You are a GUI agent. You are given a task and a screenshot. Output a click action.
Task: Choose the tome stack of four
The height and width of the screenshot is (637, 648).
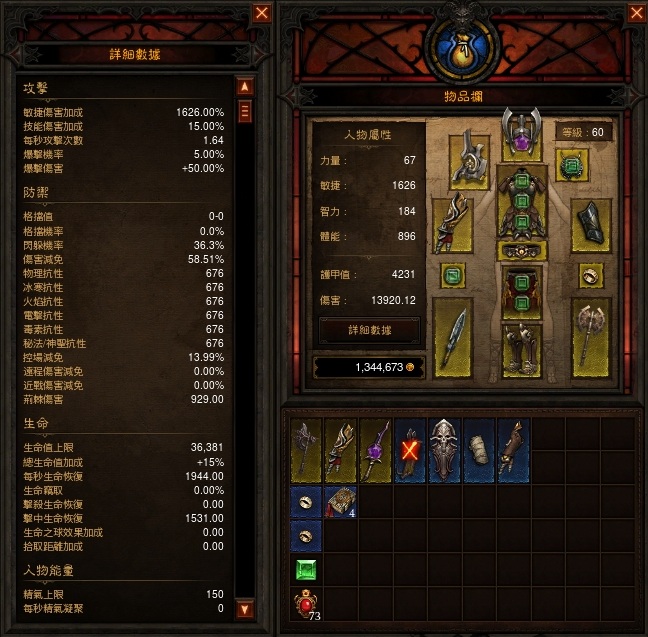click(341, 502)
